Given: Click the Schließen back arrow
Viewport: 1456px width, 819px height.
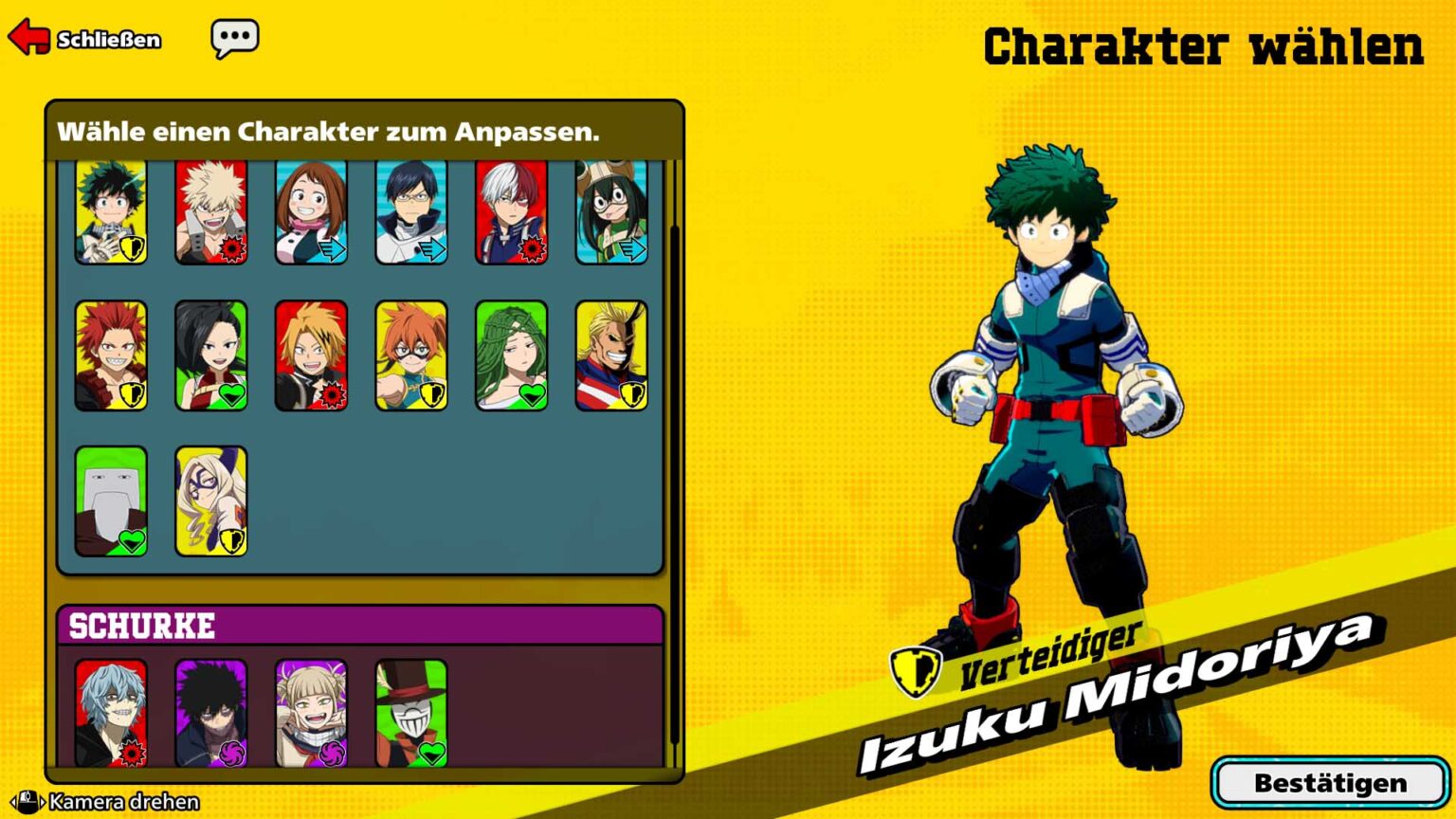Looking at the screenshot, I should pos(28,38).
